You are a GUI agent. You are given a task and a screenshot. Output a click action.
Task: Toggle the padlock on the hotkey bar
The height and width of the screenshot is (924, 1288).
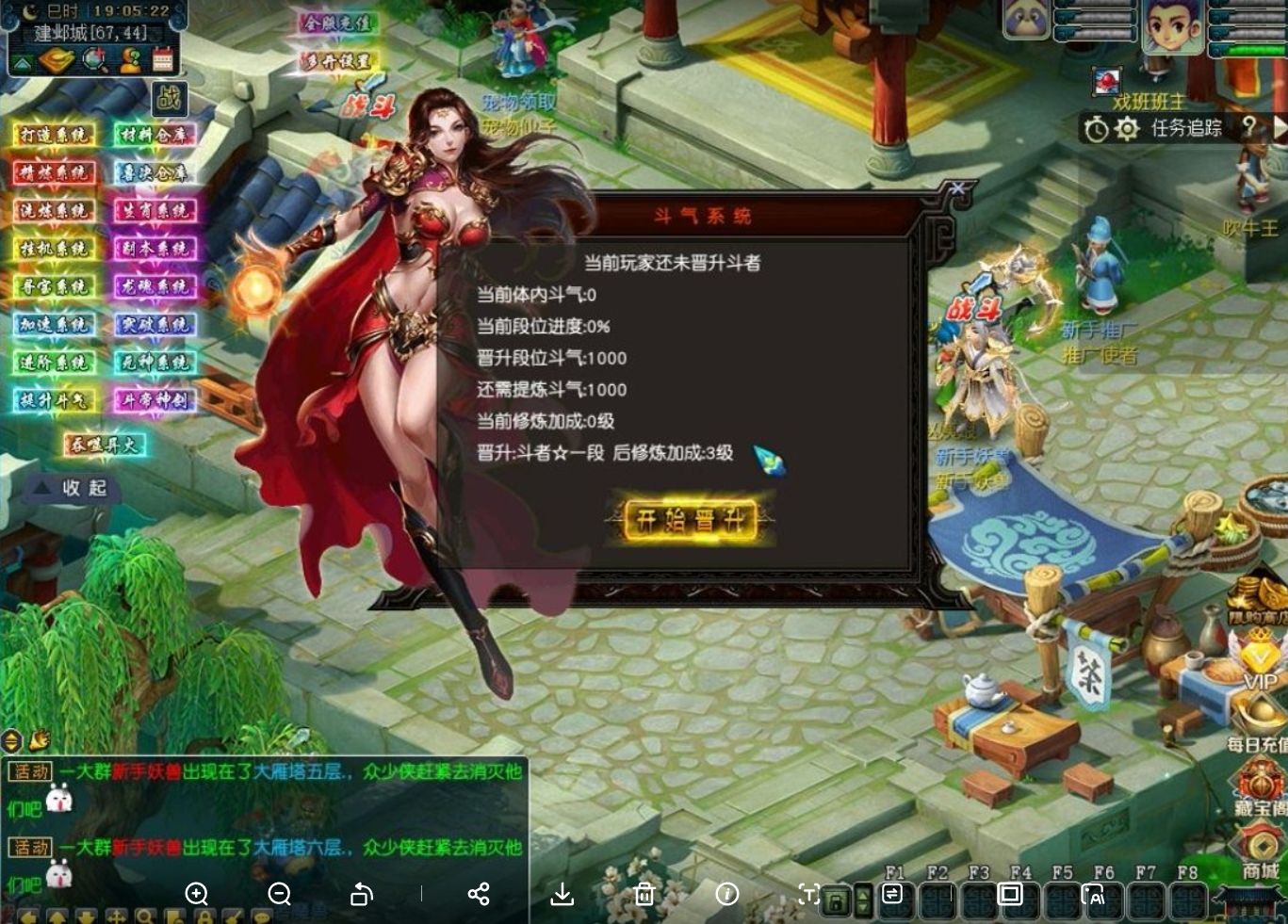(x=836, y=902)
